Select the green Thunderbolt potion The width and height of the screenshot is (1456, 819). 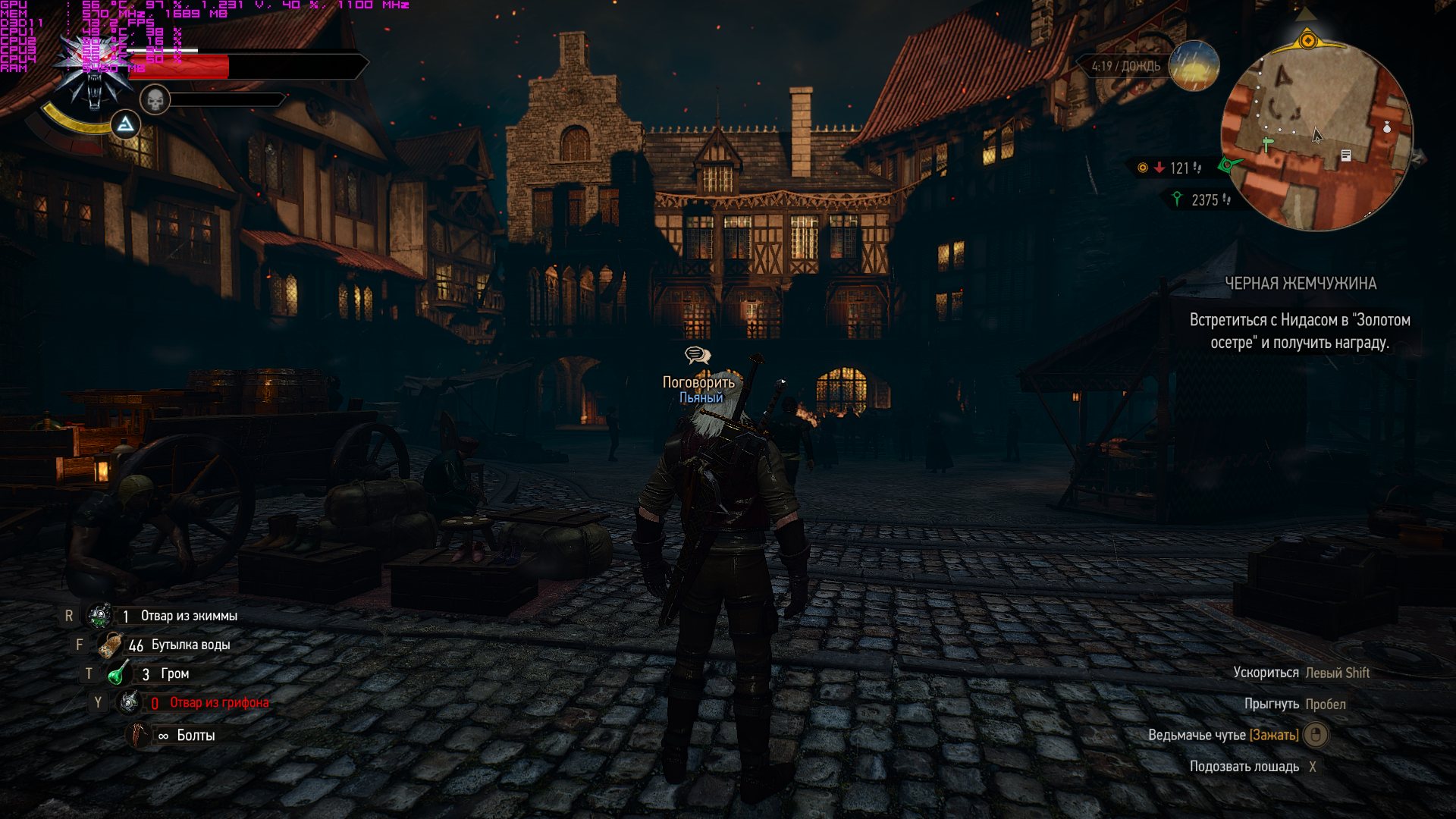tap(118, 673)
